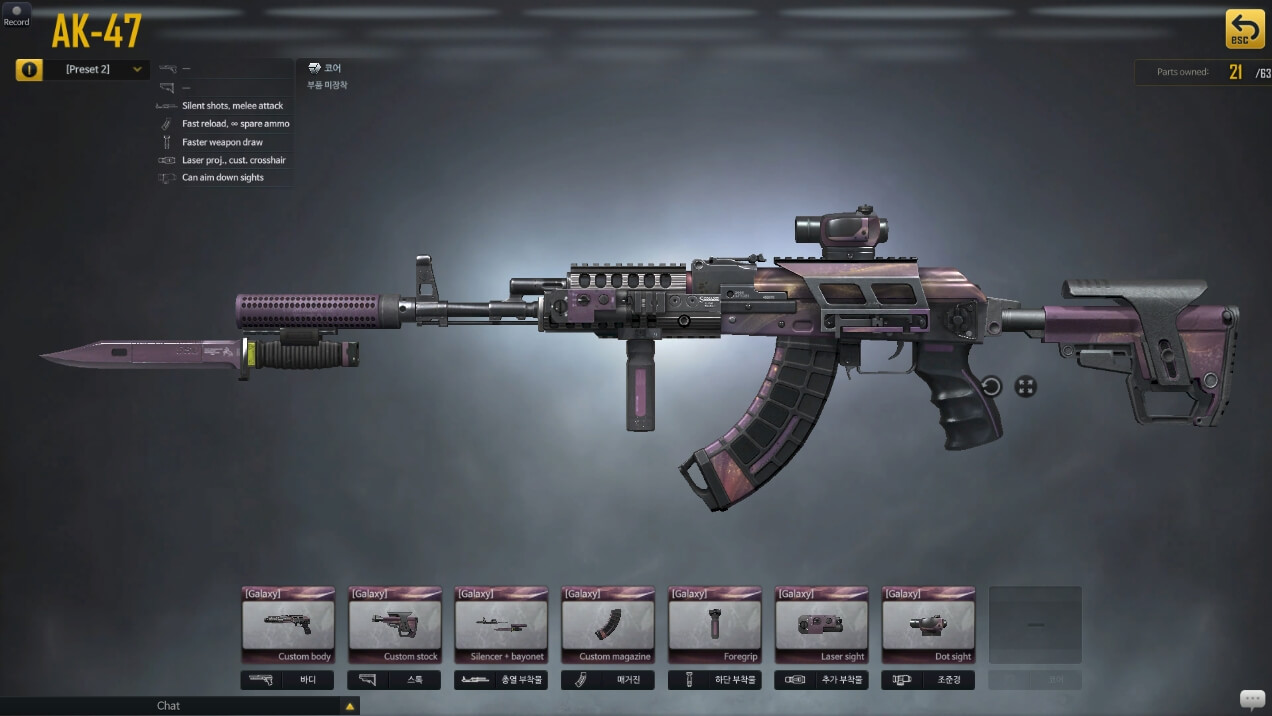The image size is (1272, 716).
Task: Select the Galaxy Custom magazine part
Action: (x=608, y=625)
